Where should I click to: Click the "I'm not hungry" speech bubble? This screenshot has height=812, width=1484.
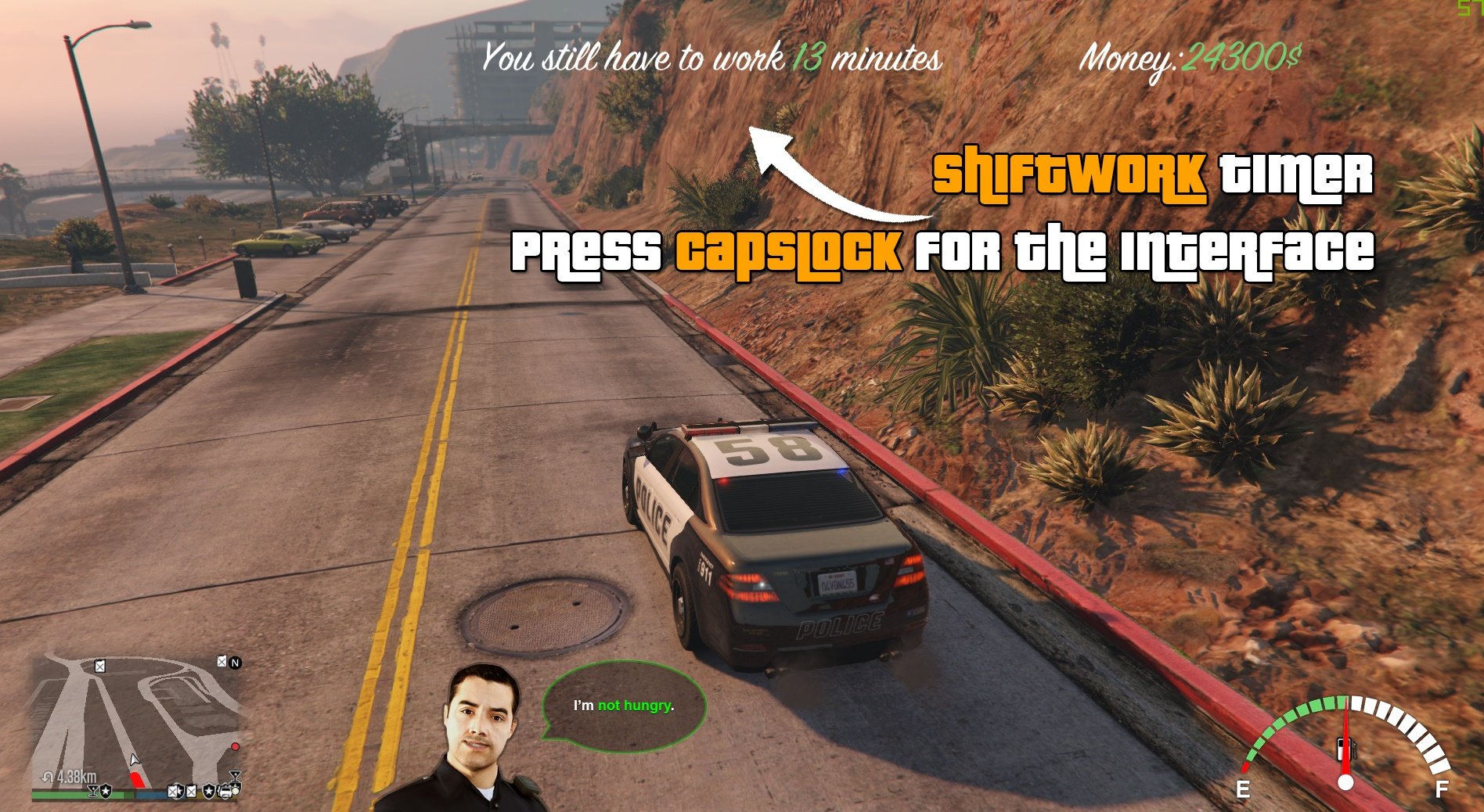pyautogui.click(x=624, y=706)
